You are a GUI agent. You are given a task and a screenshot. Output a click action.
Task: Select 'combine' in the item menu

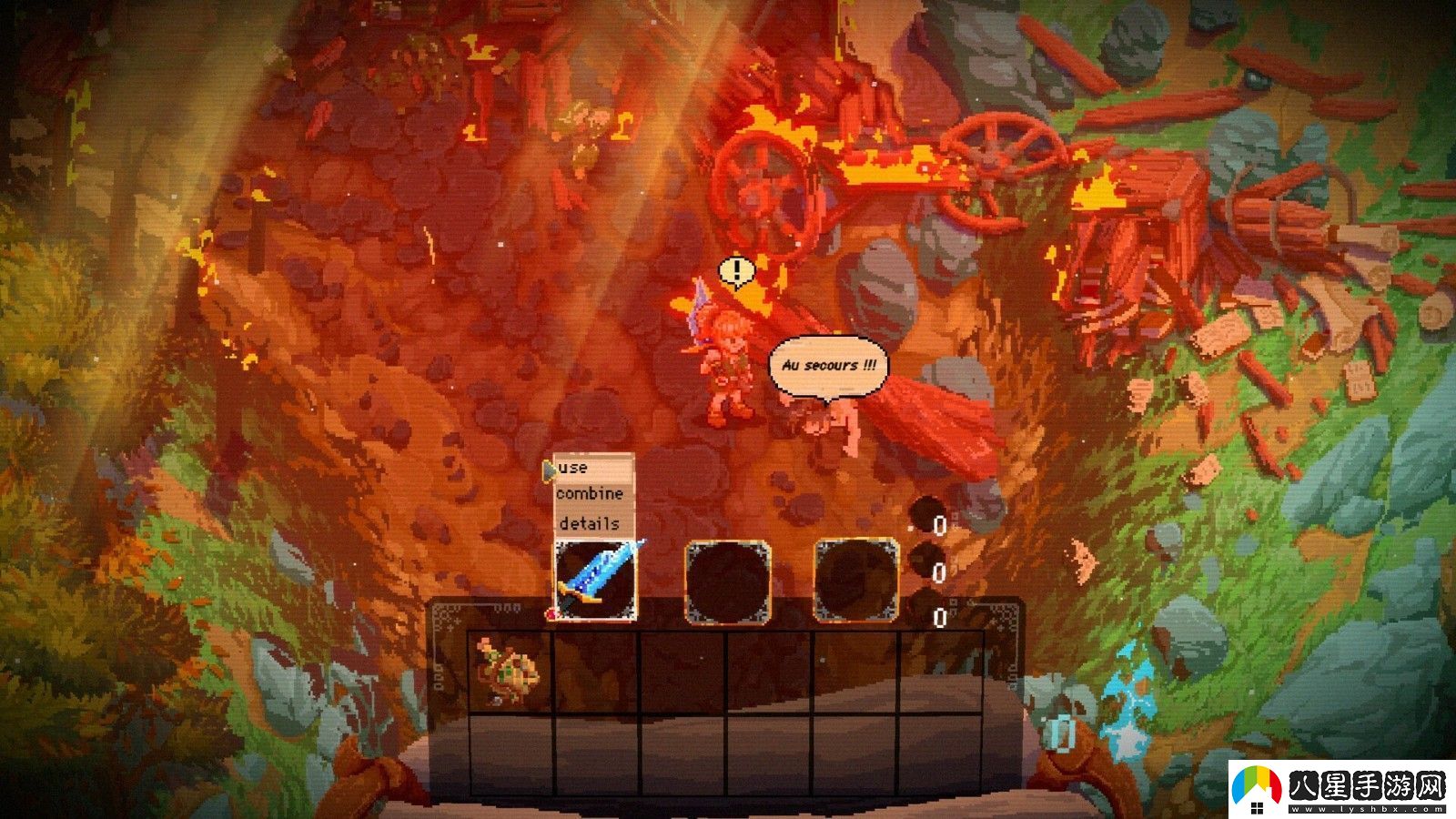590,494
